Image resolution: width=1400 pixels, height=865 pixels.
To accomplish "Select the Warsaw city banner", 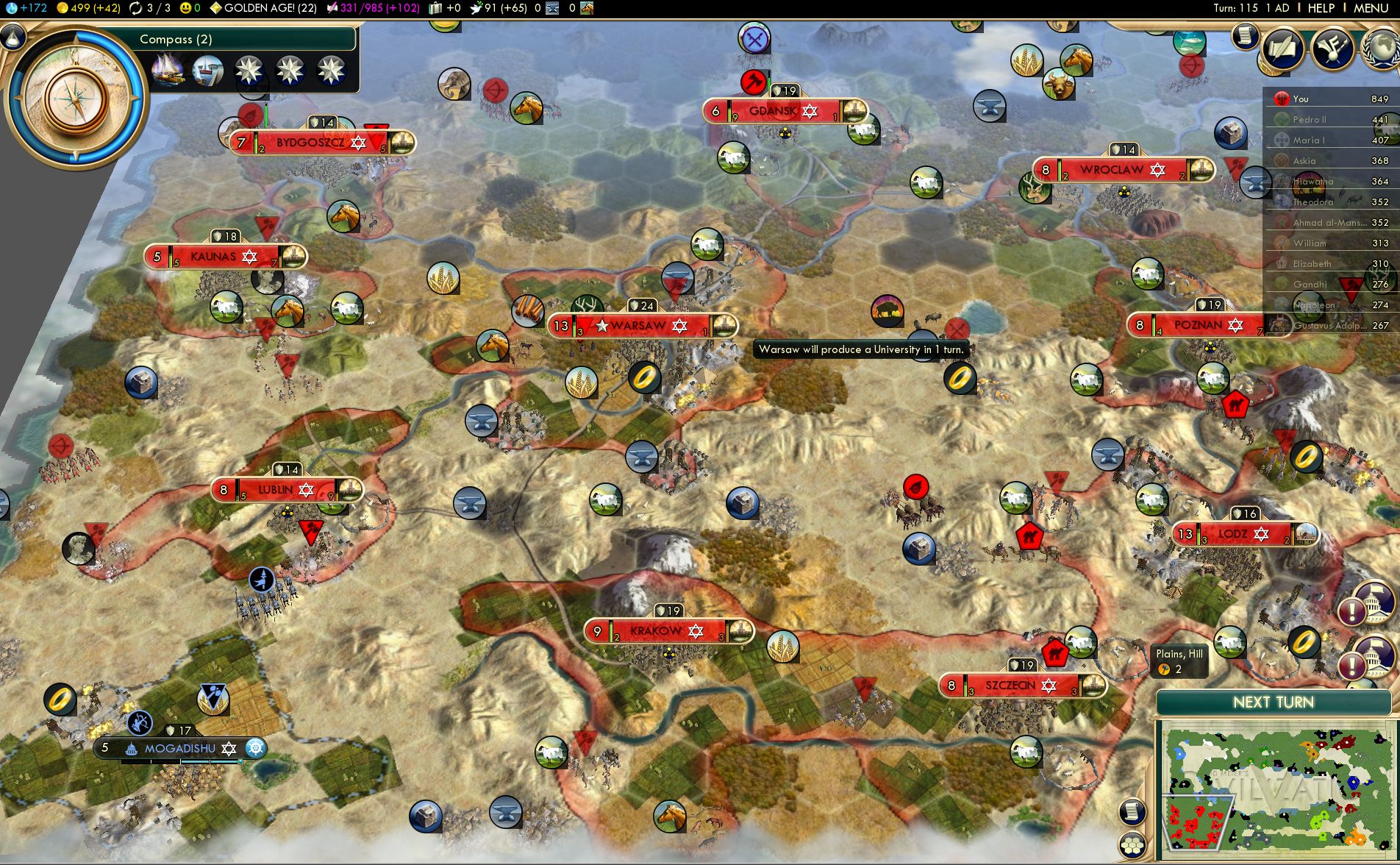I will coord(638,326).
